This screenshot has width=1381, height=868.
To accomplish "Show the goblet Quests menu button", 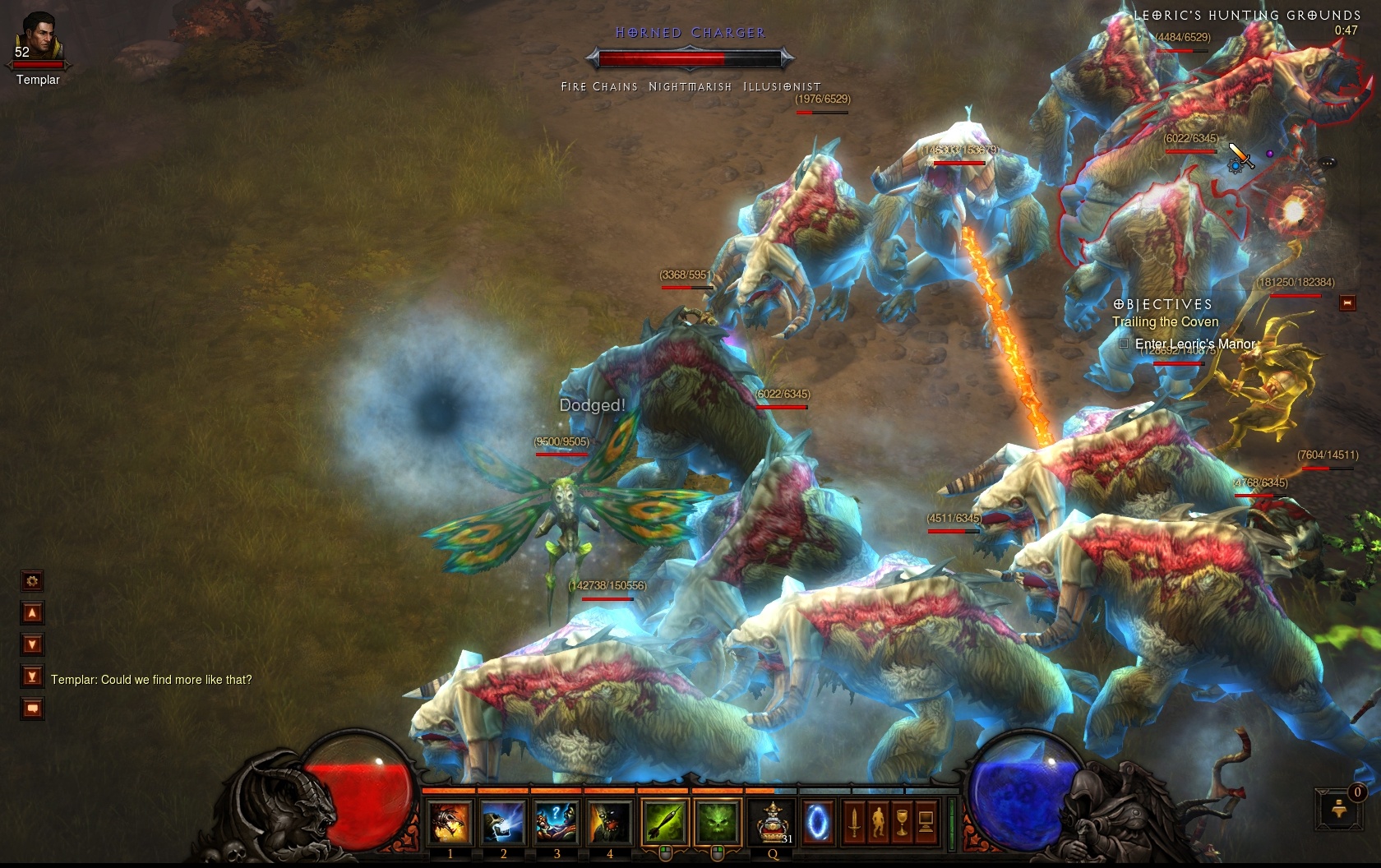I will click(902, 822).
